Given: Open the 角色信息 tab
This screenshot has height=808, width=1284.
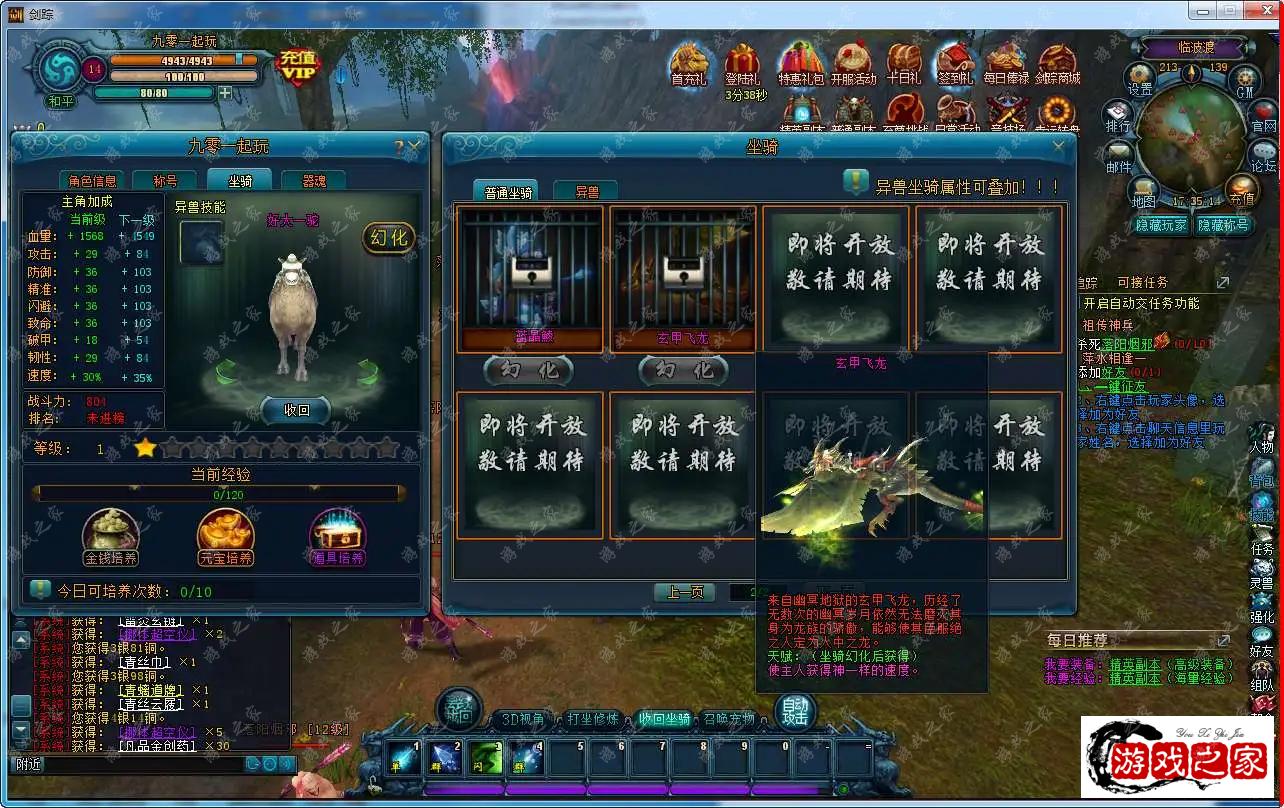Looking at the screenshot, I should tap(93, 181).
